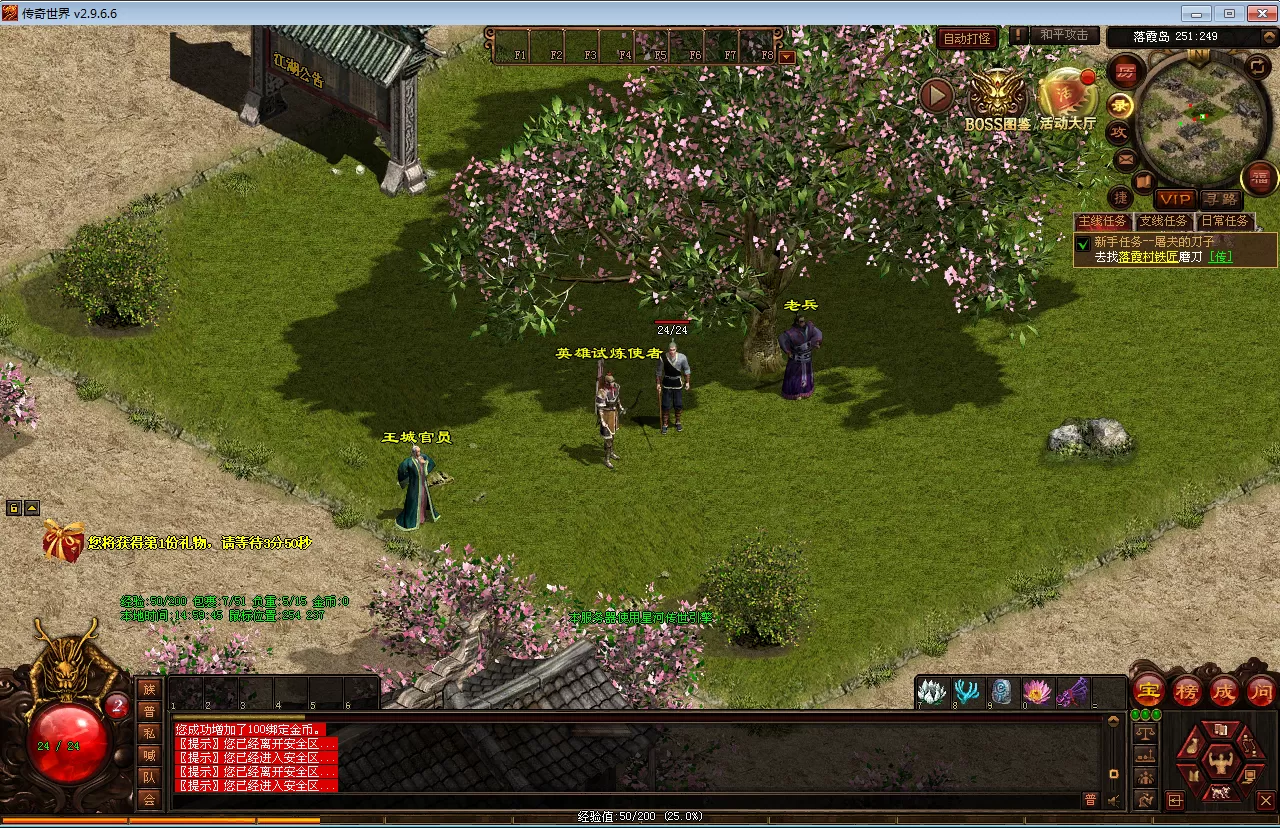Switch to the 支线任务 tab
Screen dimensions: 1280x828
[1164, 221]
